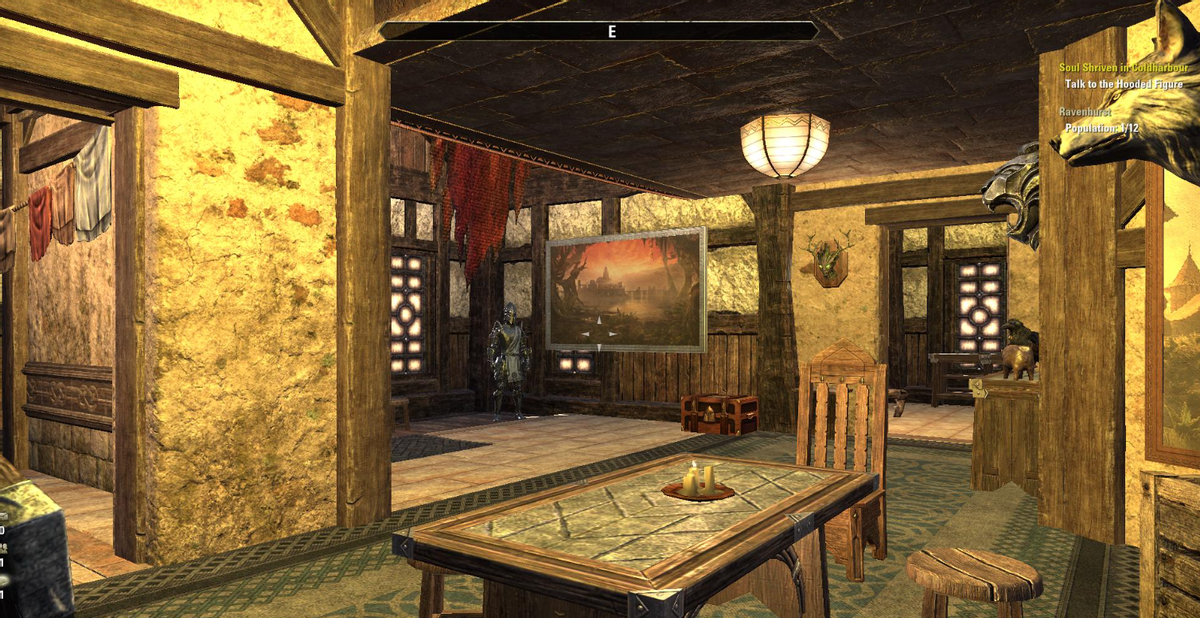The image size is (1200, 618).
Task: Select the Soul Shriven in Coldharbour quest tracker
Action: click(x=1120, y=68)
